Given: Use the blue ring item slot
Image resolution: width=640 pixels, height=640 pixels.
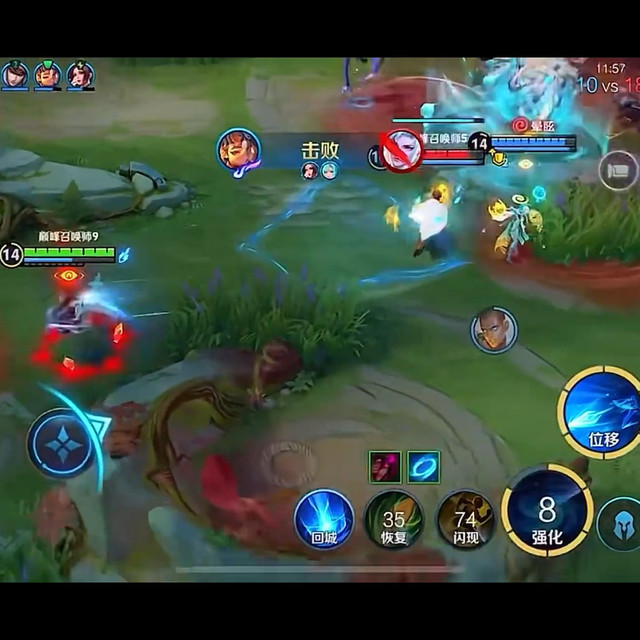Looking at the screenshot, I should tap(423, 466).
